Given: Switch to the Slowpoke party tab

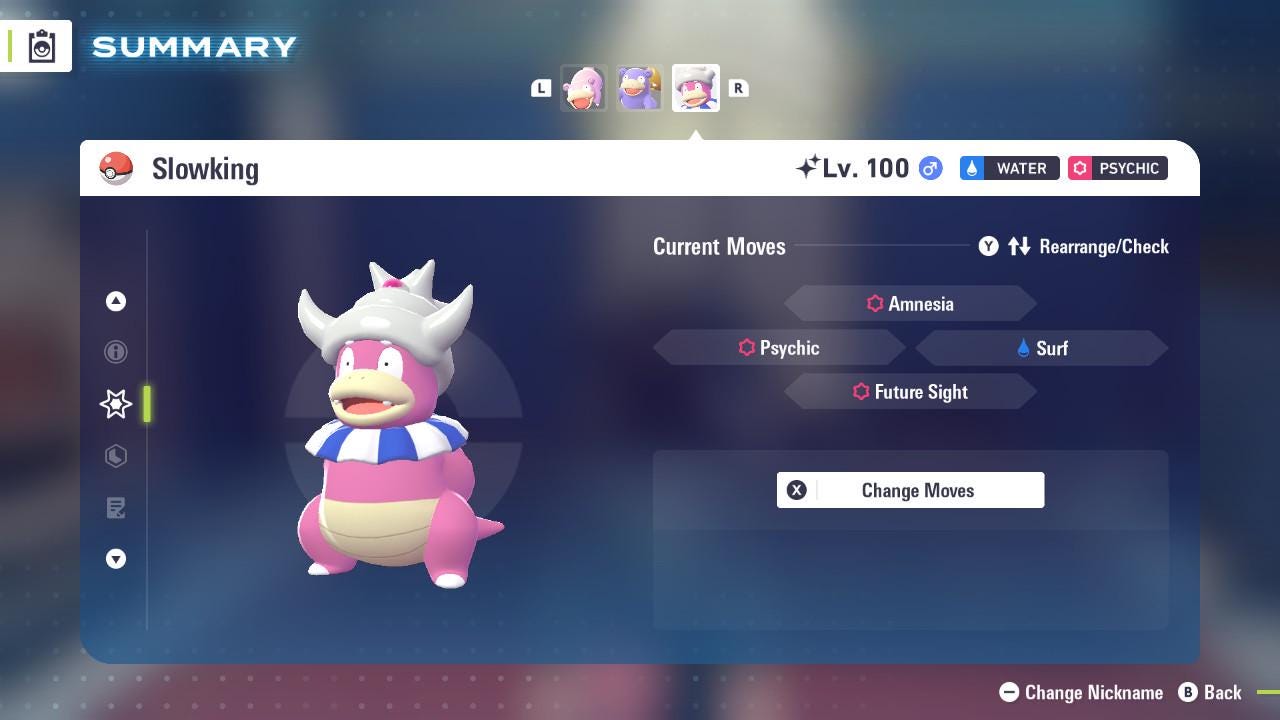Looking at the screenshot, I should (x=585, y=88).
